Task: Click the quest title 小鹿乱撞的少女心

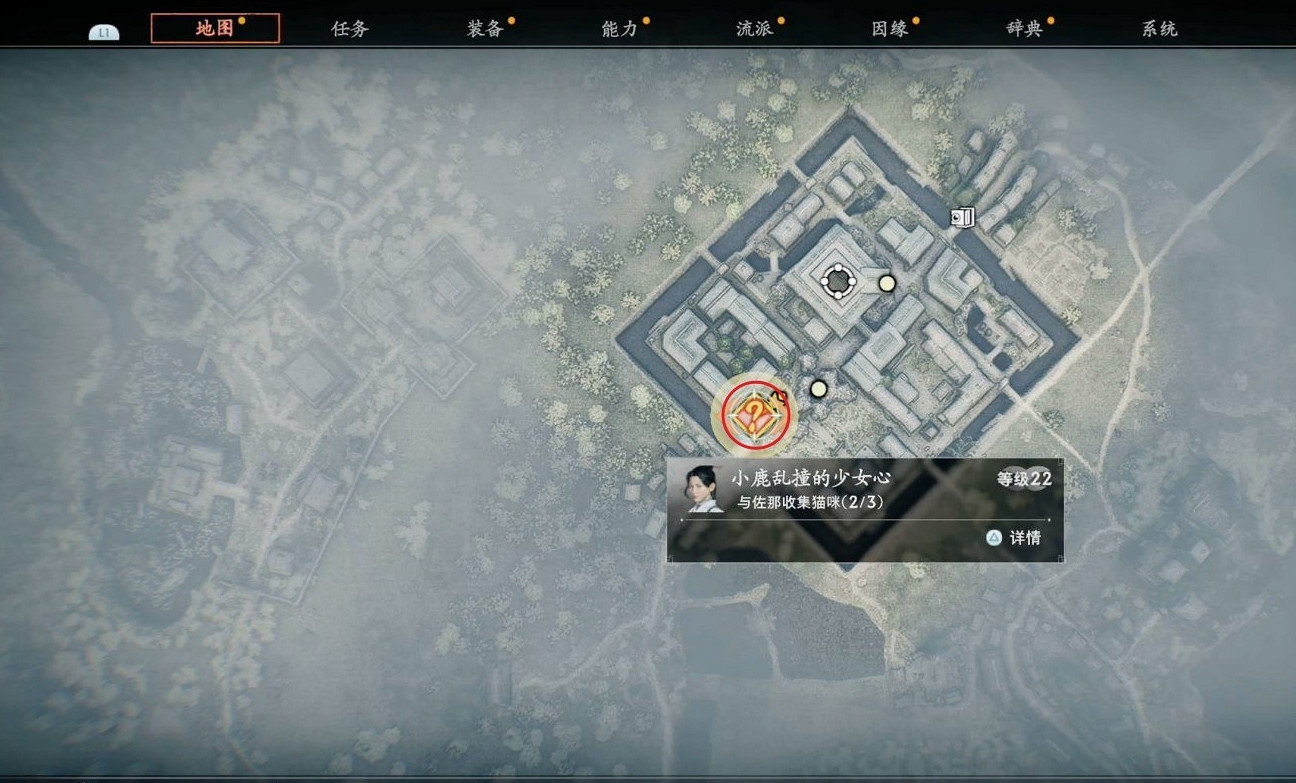Action: pos(810,480)
